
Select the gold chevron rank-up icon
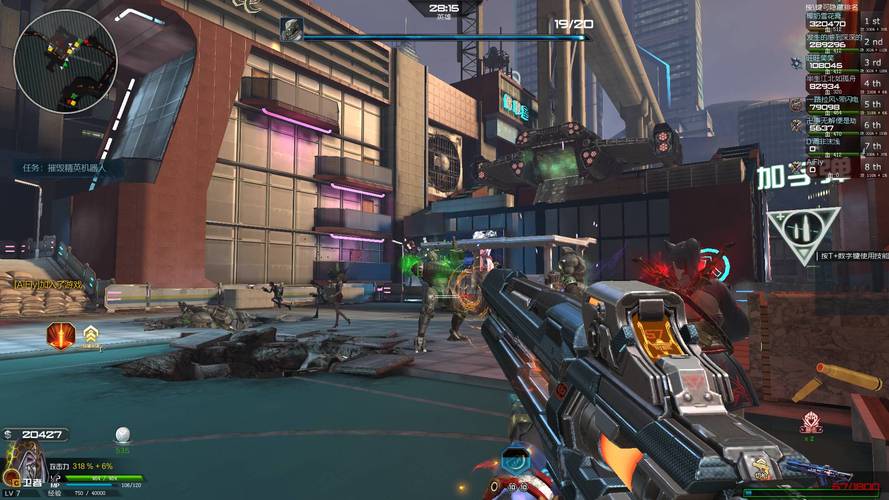tap(91, 334)
